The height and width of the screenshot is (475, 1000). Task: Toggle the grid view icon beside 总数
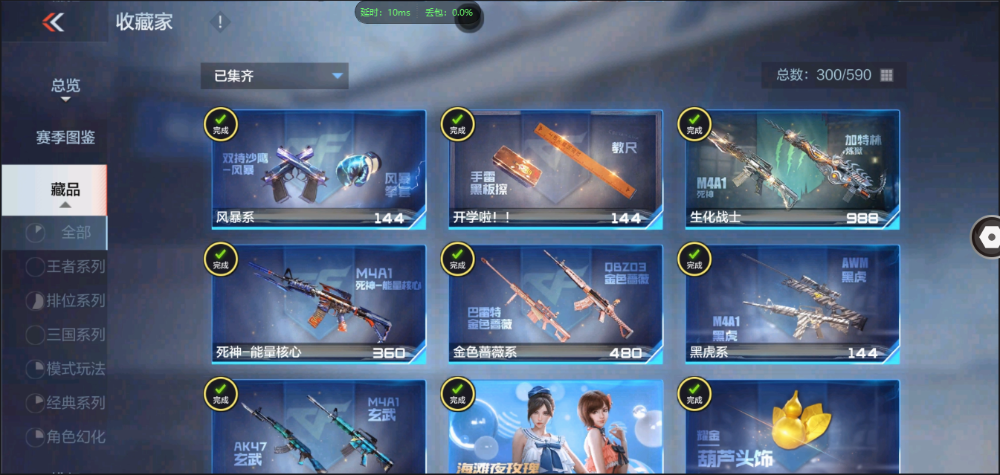(x=886, y=76)
